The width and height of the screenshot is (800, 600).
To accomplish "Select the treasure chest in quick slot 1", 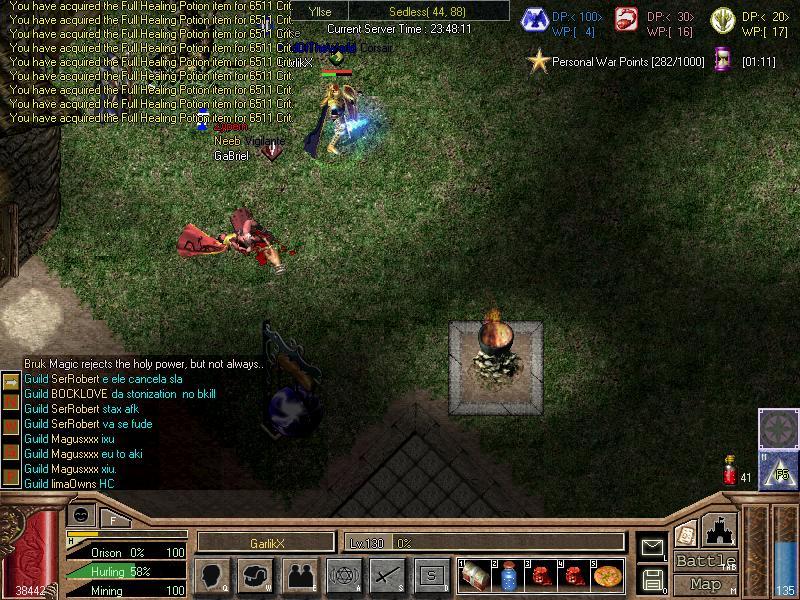I will tap(475, 576).
